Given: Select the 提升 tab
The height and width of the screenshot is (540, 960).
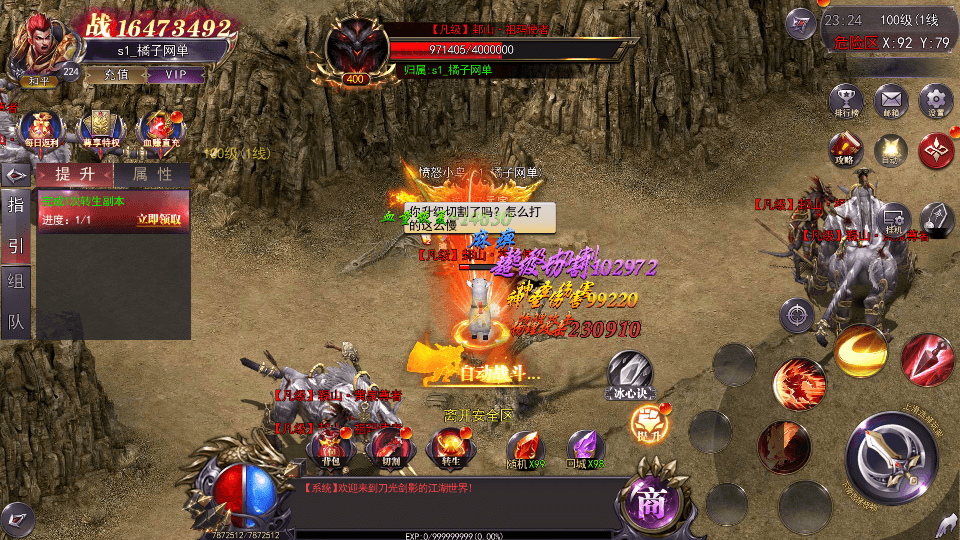Looking at the screenshot, I should tap(75, 174).
